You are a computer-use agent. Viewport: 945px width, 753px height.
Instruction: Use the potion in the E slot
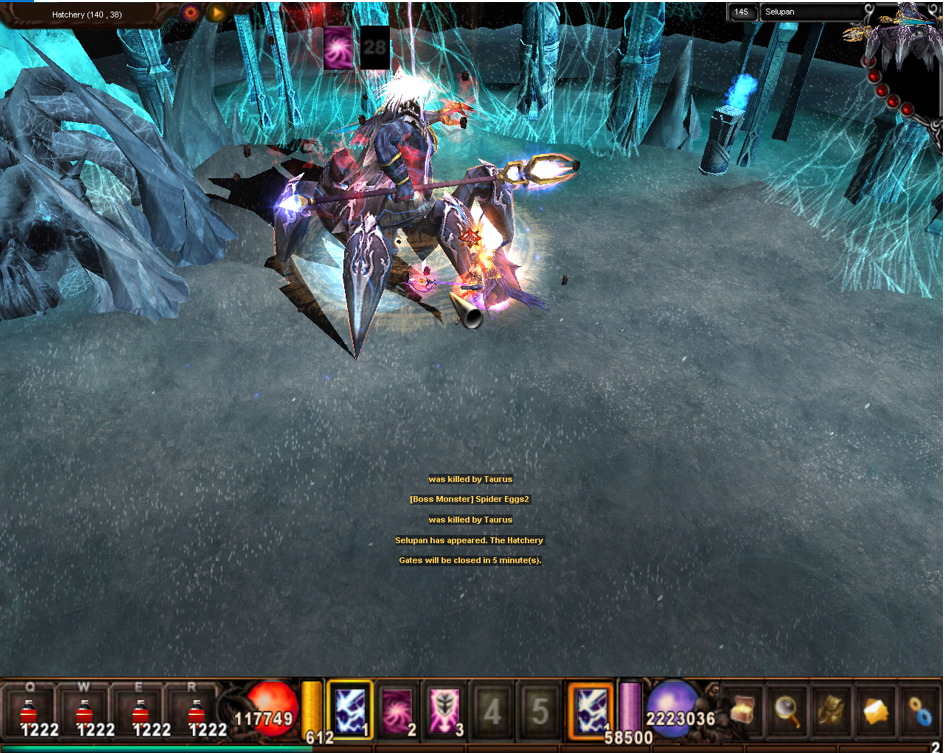tap(138, 711)
